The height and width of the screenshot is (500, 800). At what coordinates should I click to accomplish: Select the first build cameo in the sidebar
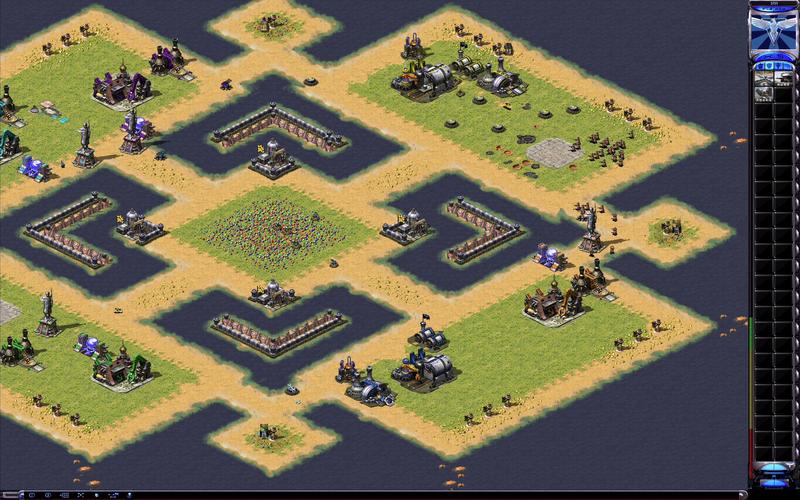click(762, 76)
